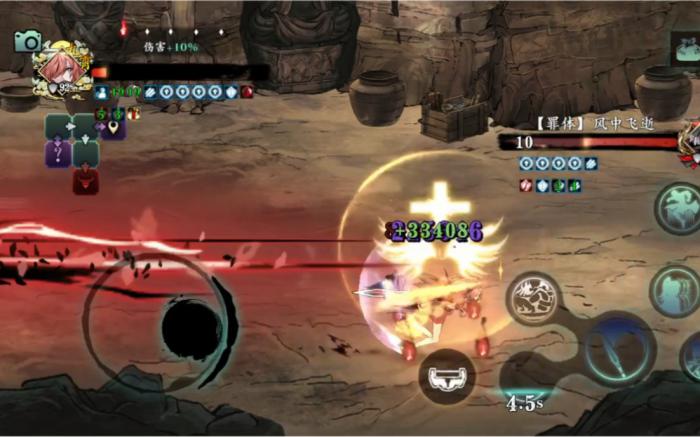This screenshot has height=437, width=700.
Task: Tap the boss portrait beside the health bar
Action: click(689, 143)
